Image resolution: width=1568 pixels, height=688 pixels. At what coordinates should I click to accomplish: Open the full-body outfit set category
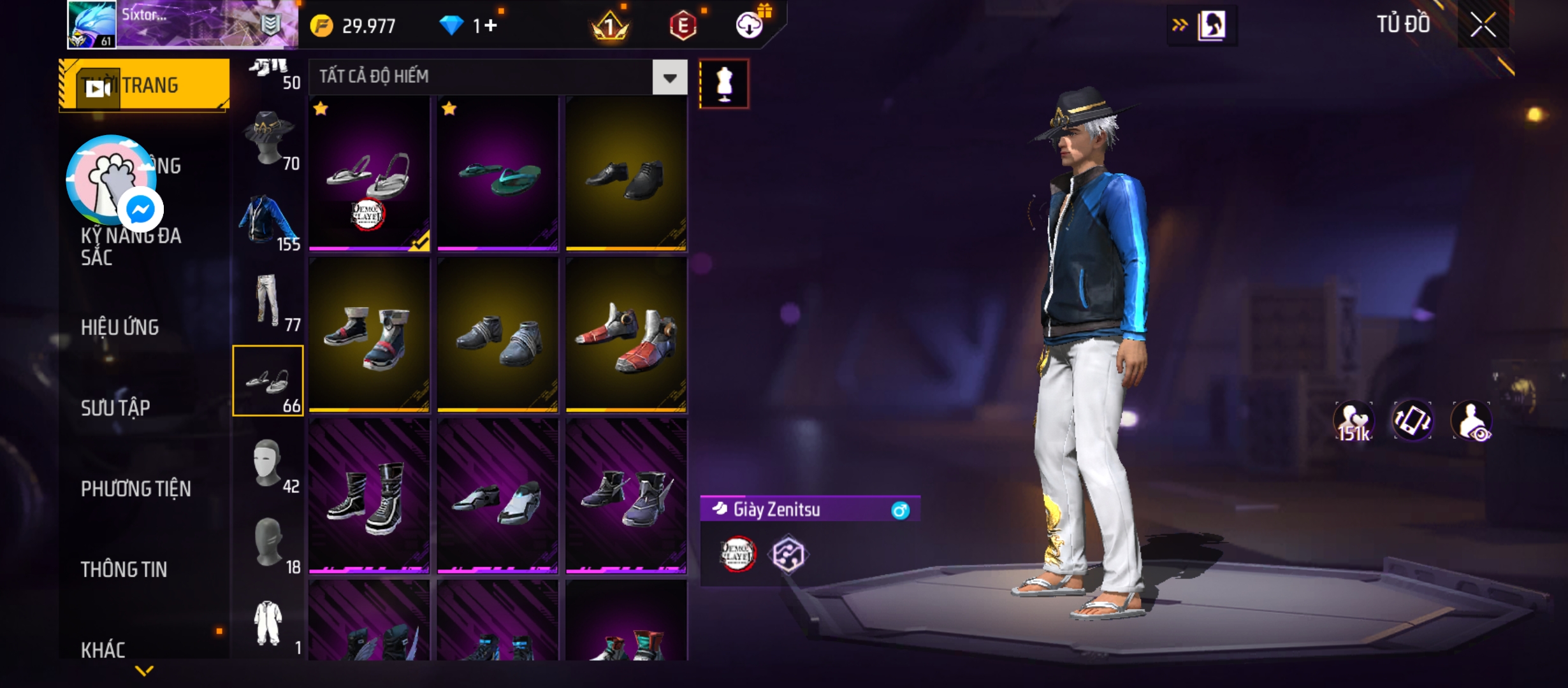click(268, 623)
